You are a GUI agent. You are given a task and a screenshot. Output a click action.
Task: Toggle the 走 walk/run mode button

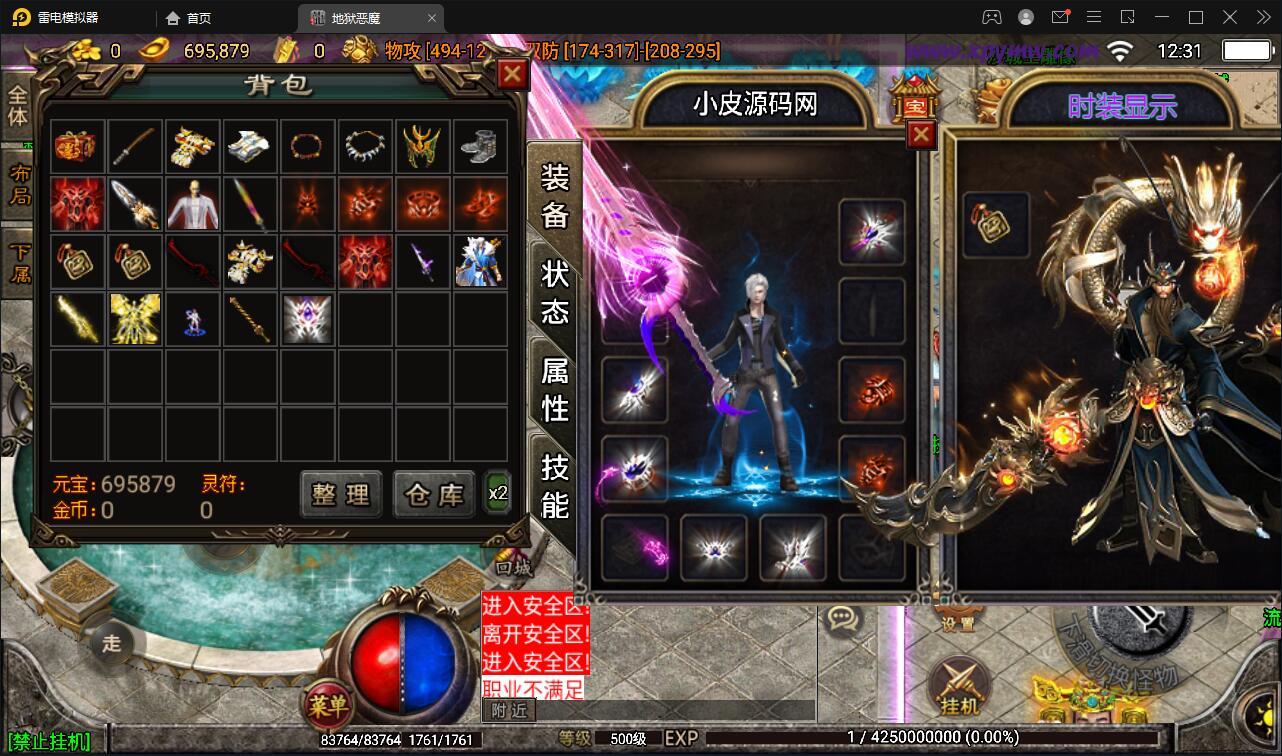coord(112,643)
